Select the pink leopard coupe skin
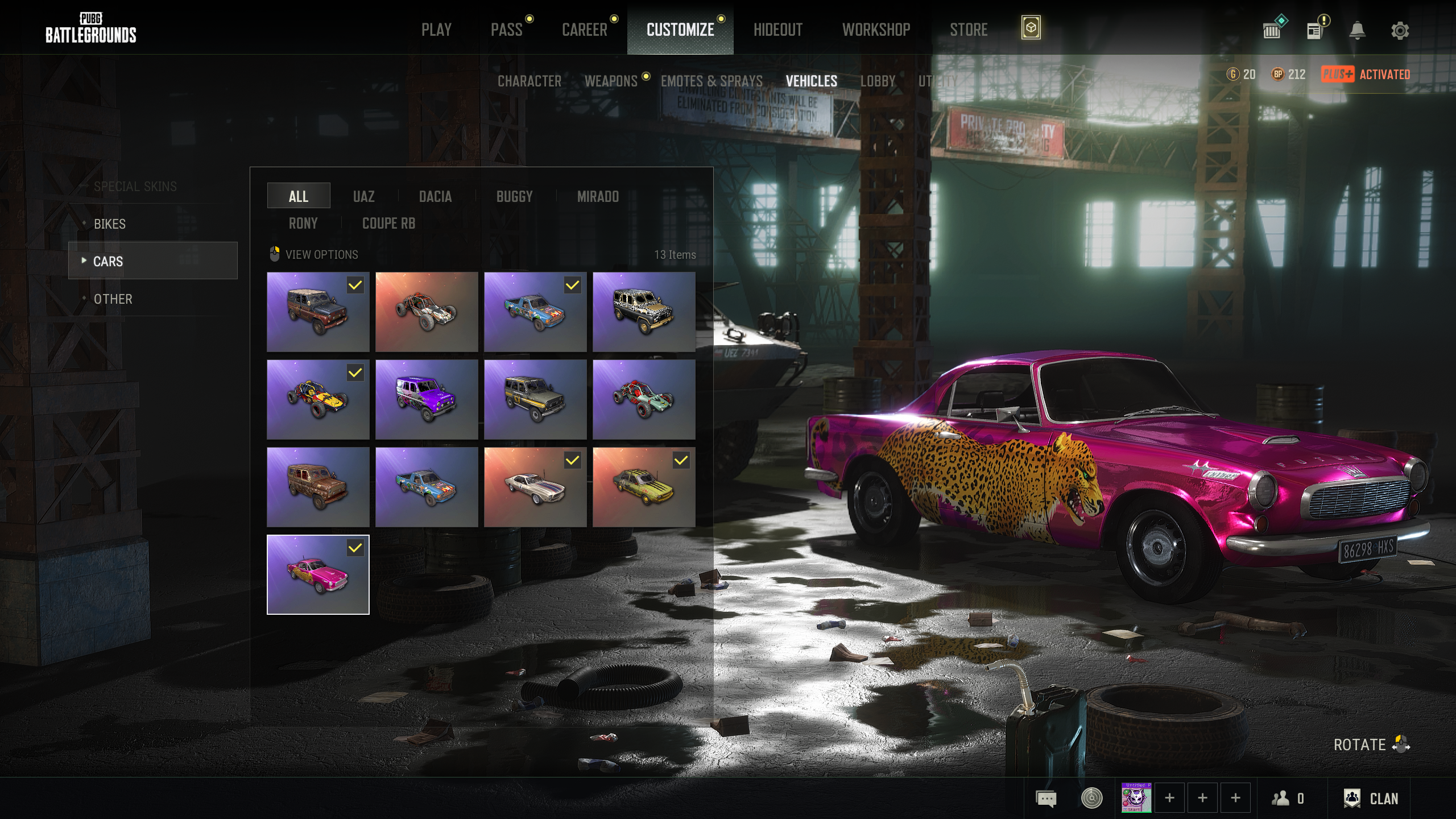Viewport: 1456px width, 819px height. (x=318, y=574)
